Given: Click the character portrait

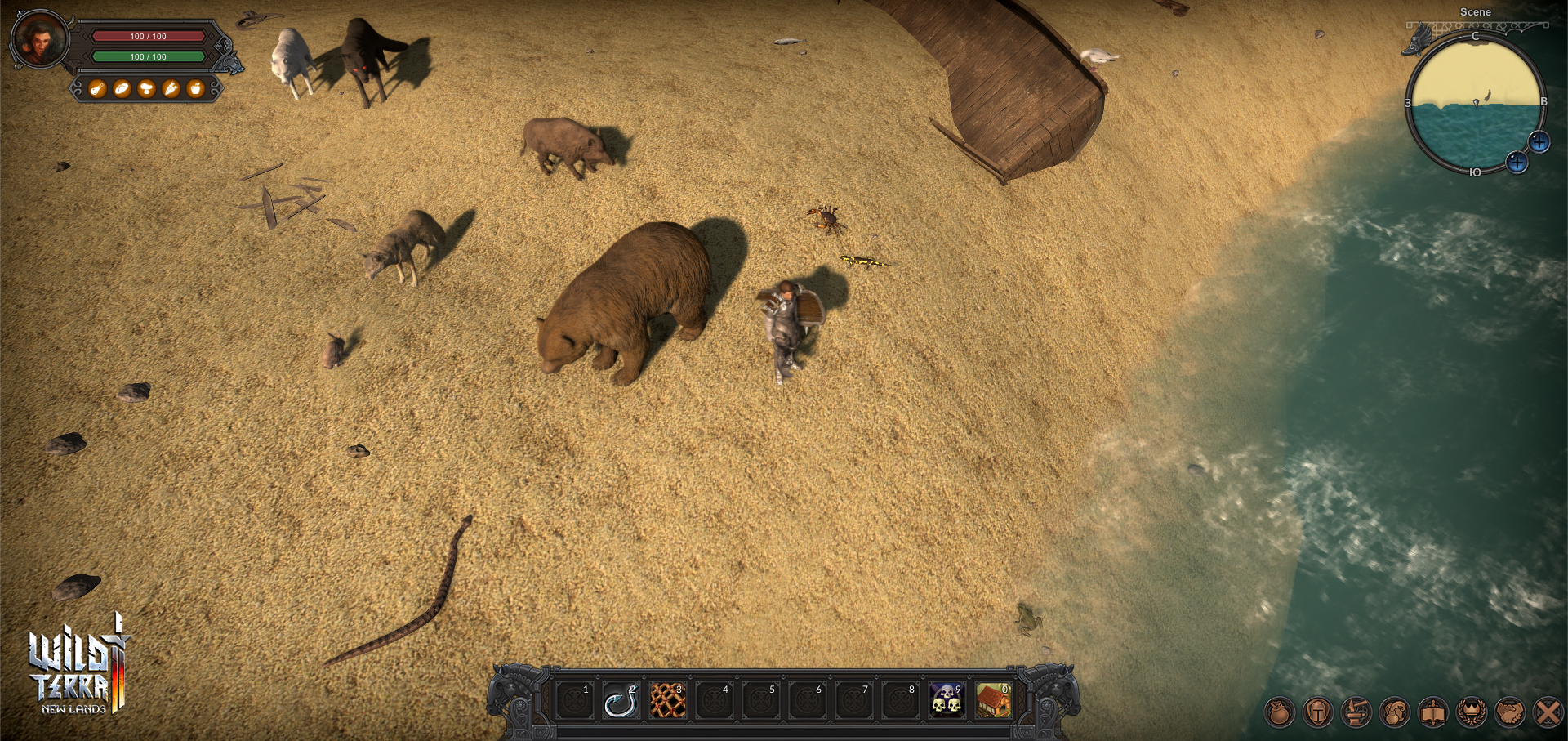Looking at the screenshot, I should 39,39.
